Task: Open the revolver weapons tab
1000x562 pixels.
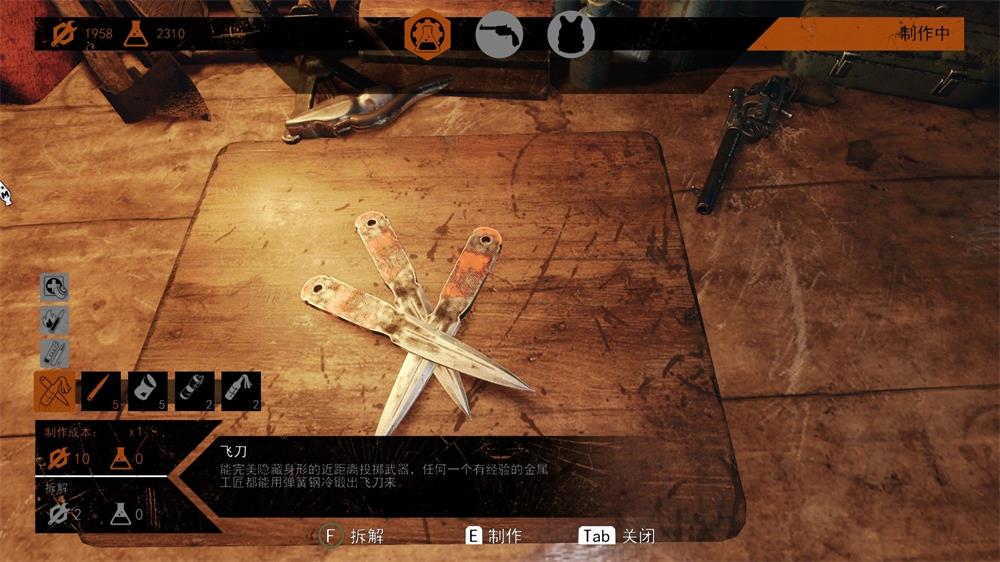Action: [499, 34]
